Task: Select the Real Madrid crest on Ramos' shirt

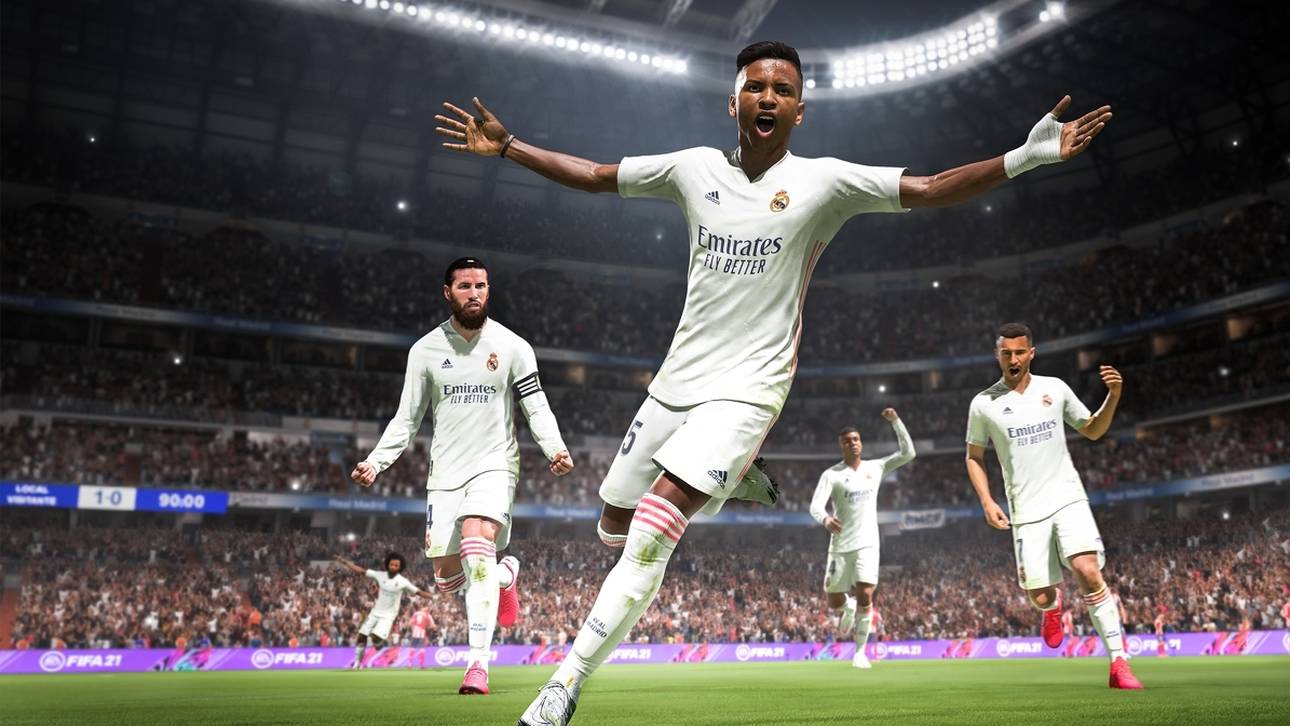Action: (x=492, y=360)
